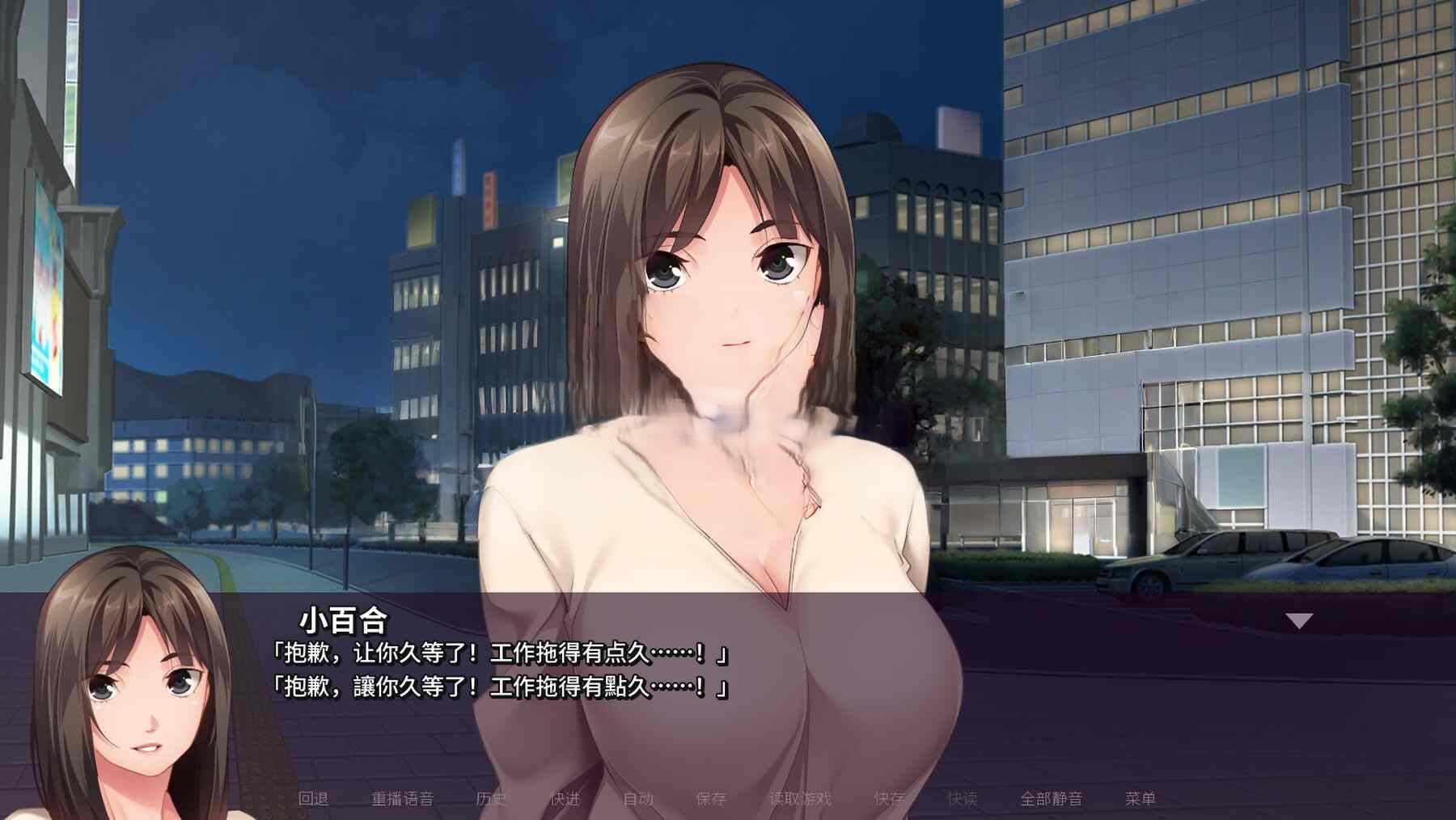
Task: Click the 回退 rollback button
Action: (313, 799)
